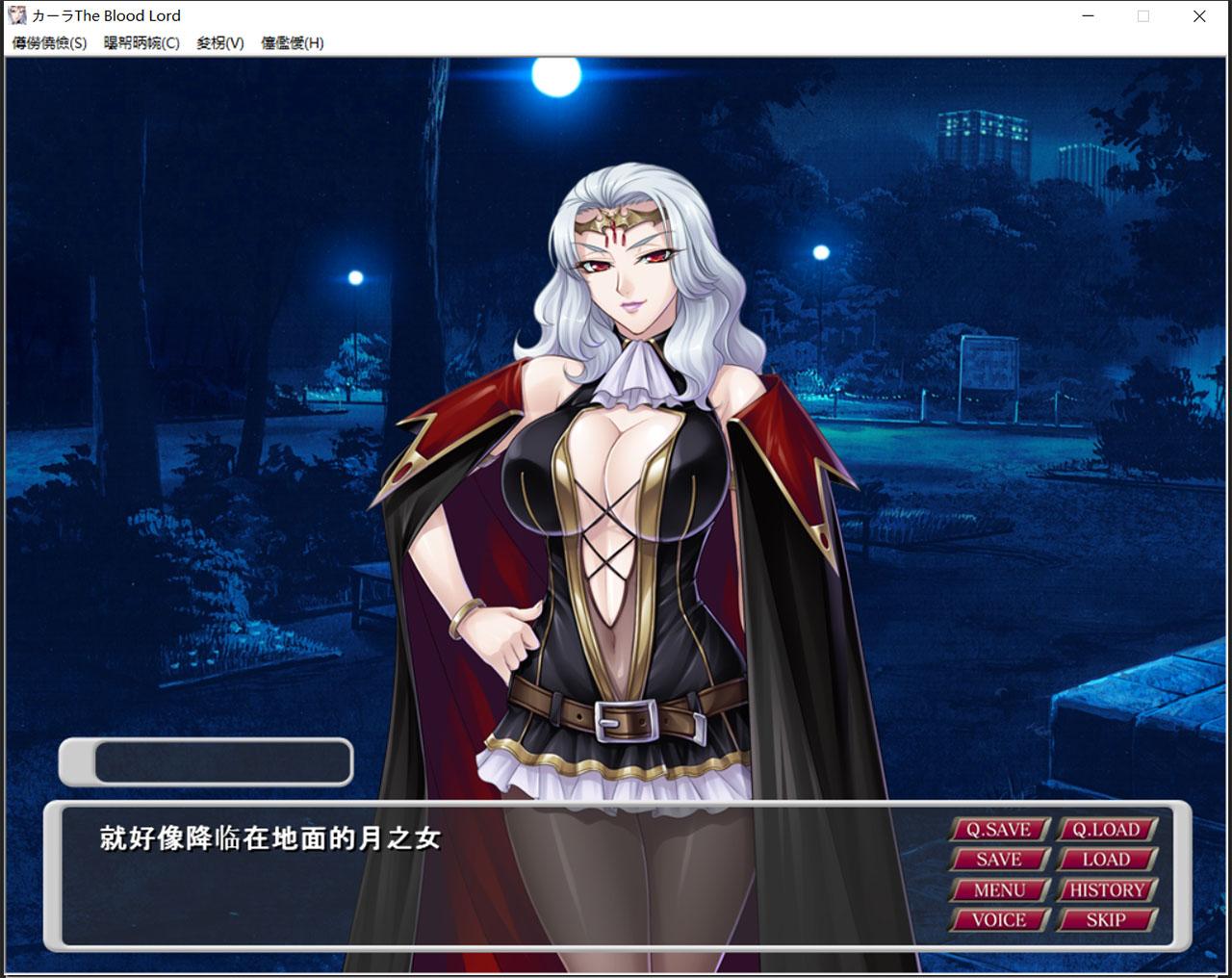Screen dimensions: 1232x978
Task: Click the character portrait icon in the title bar
Action: (15, 15)
